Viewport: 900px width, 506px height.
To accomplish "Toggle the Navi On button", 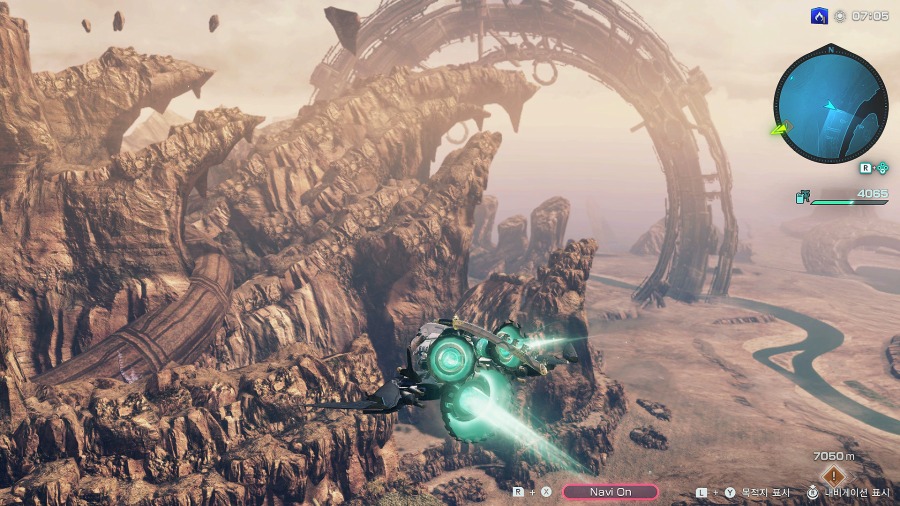I will point(610,492).
